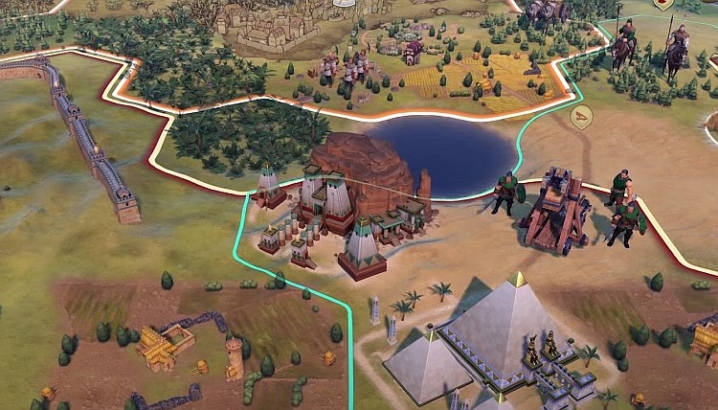Image resolution: width=718 pixels, height=410 pixels.
Task: Select the red shield unit flag
Action: (664, 5)
